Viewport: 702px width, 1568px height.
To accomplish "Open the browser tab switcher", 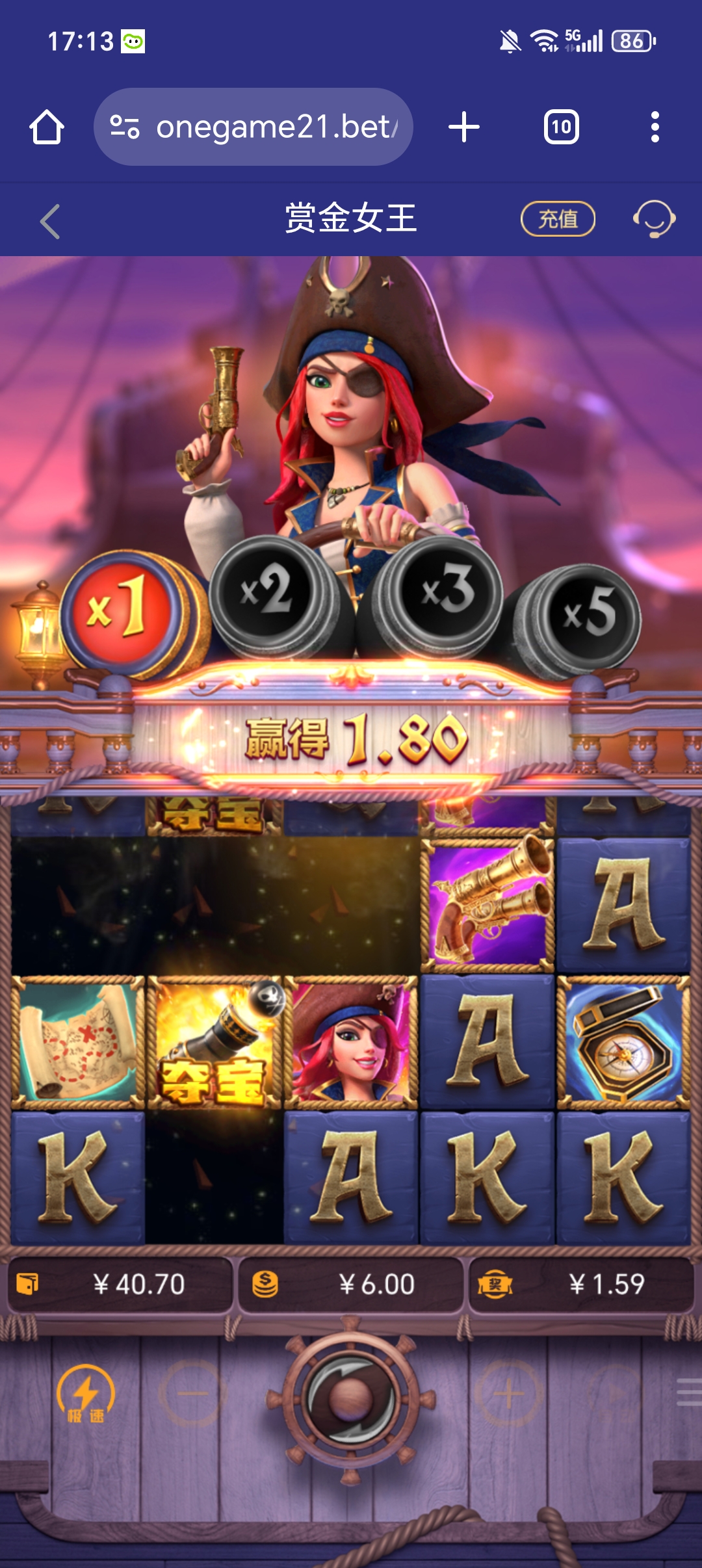I will click(561, 127).
